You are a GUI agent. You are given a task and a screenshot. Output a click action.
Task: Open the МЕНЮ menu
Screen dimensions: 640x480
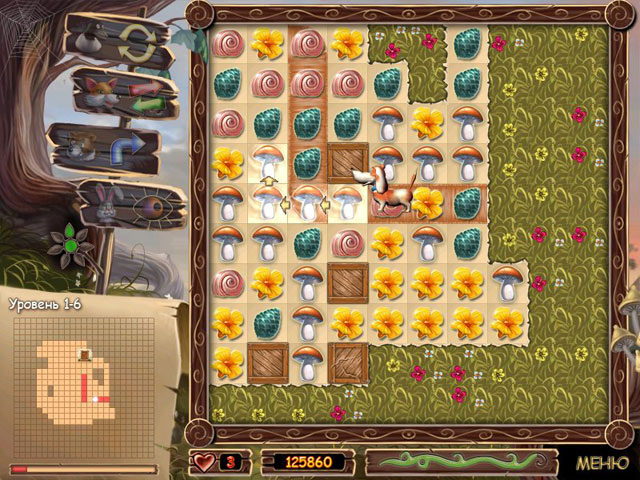(x=601, y=463)
